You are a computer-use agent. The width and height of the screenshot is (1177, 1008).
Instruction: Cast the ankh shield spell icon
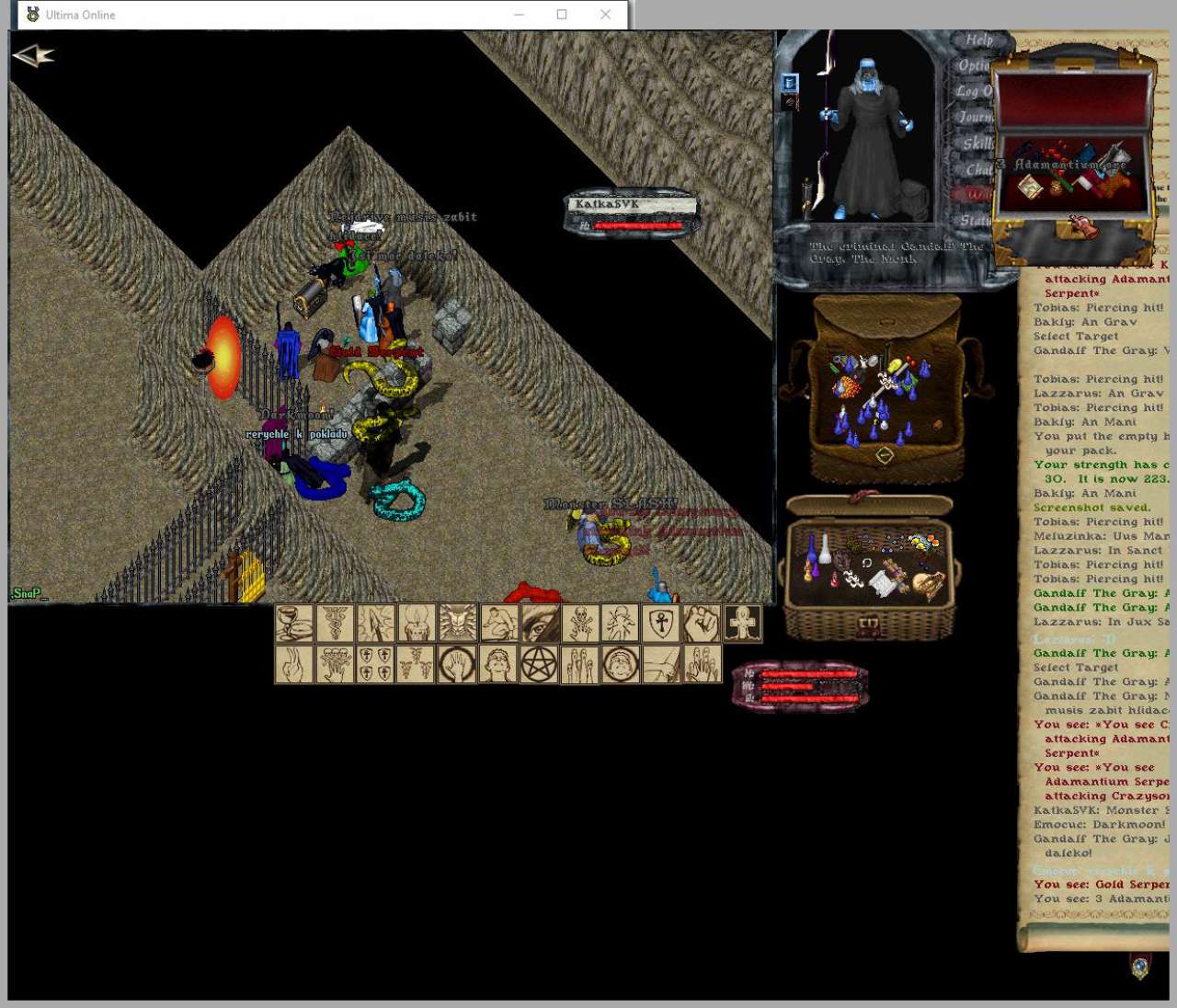(661, 623)
